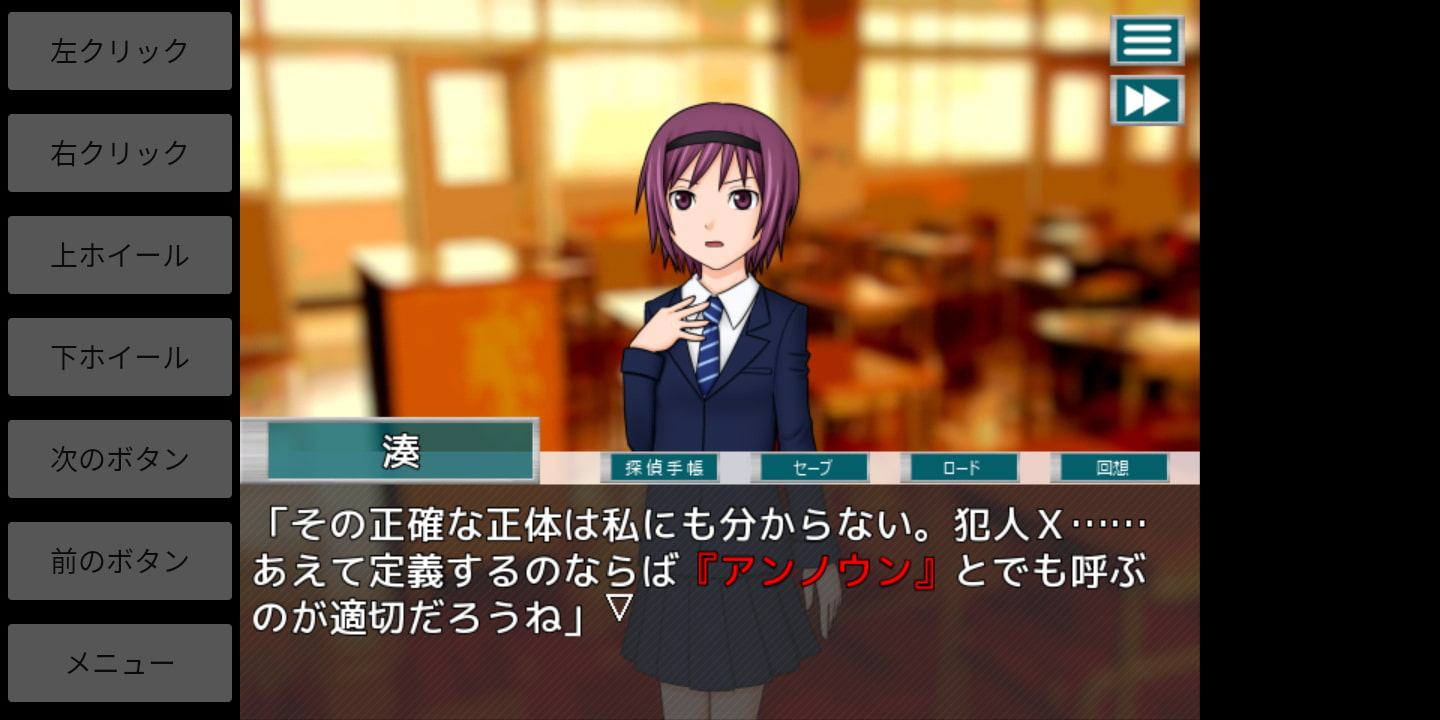Choose the 次のボタン side button
This screenshot has height=720, width=1440.
point(120,459)
